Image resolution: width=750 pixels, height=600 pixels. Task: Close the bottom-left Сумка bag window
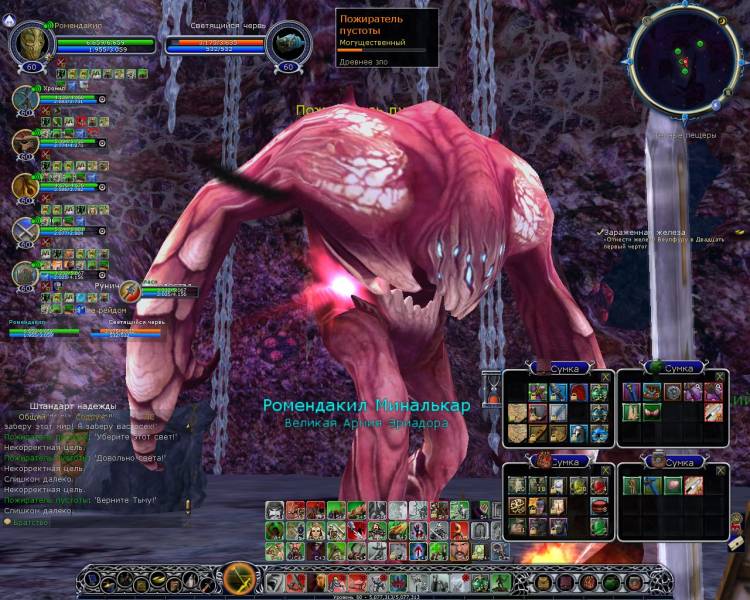[x=605, y=469]
